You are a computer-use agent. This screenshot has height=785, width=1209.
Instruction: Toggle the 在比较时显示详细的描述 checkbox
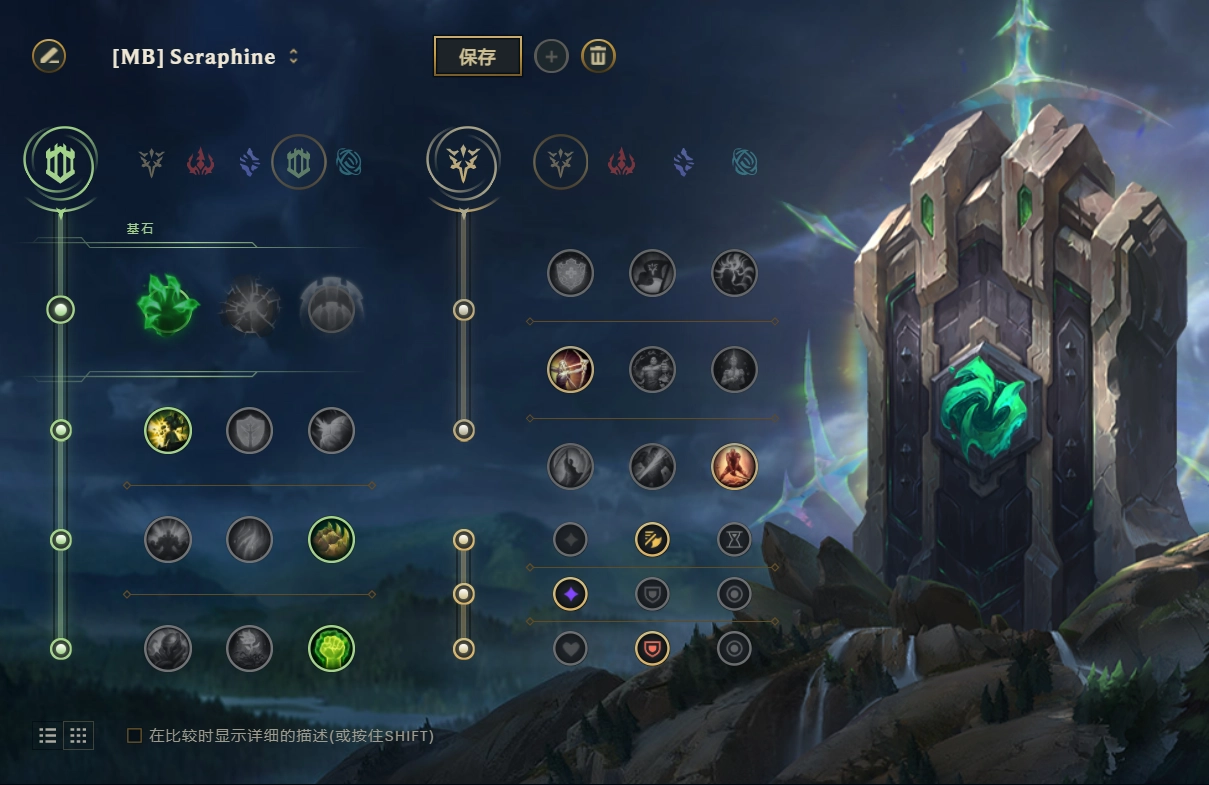[134, 736]
